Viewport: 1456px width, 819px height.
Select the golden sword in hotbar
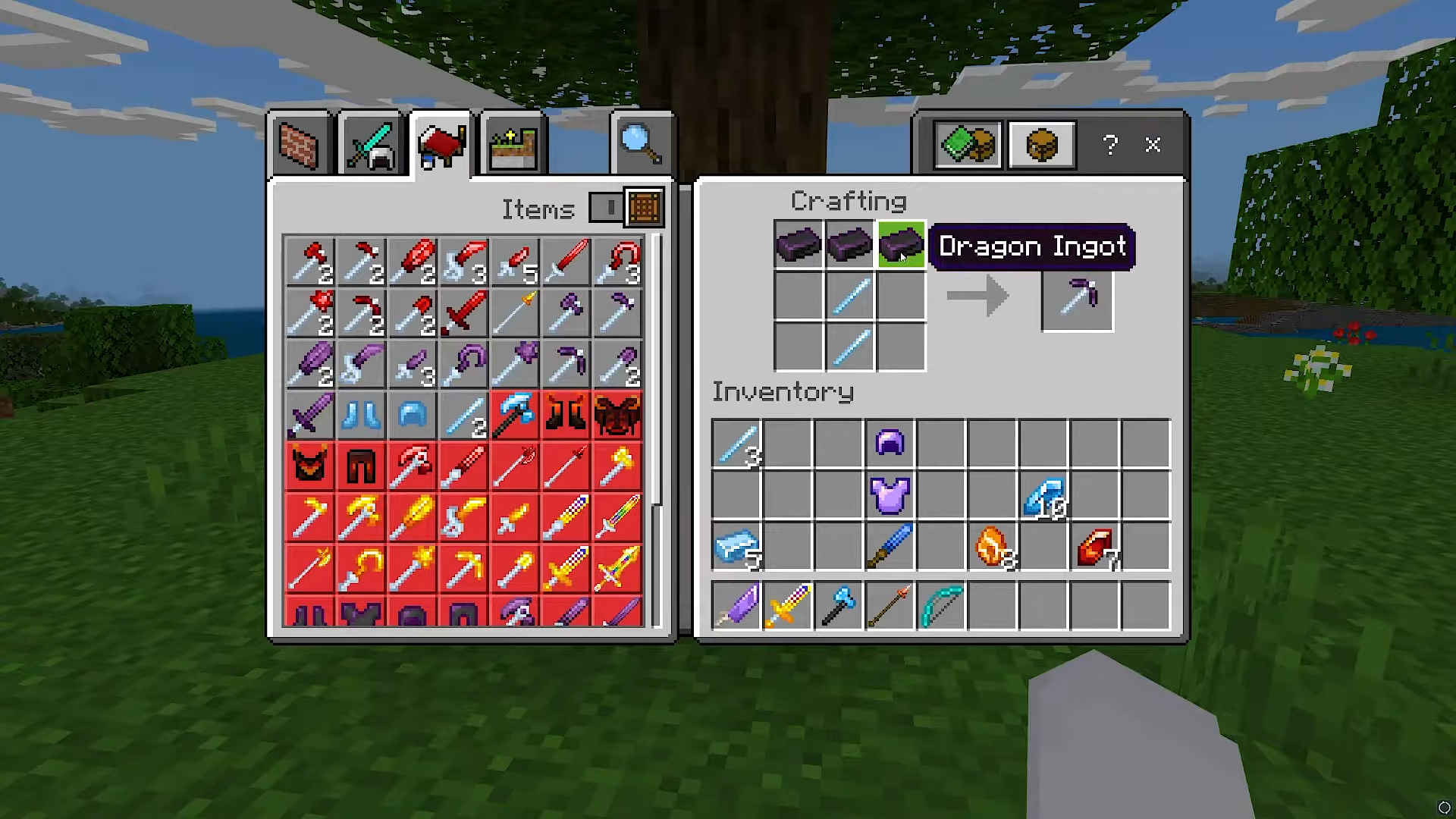(x=787, y=606)
